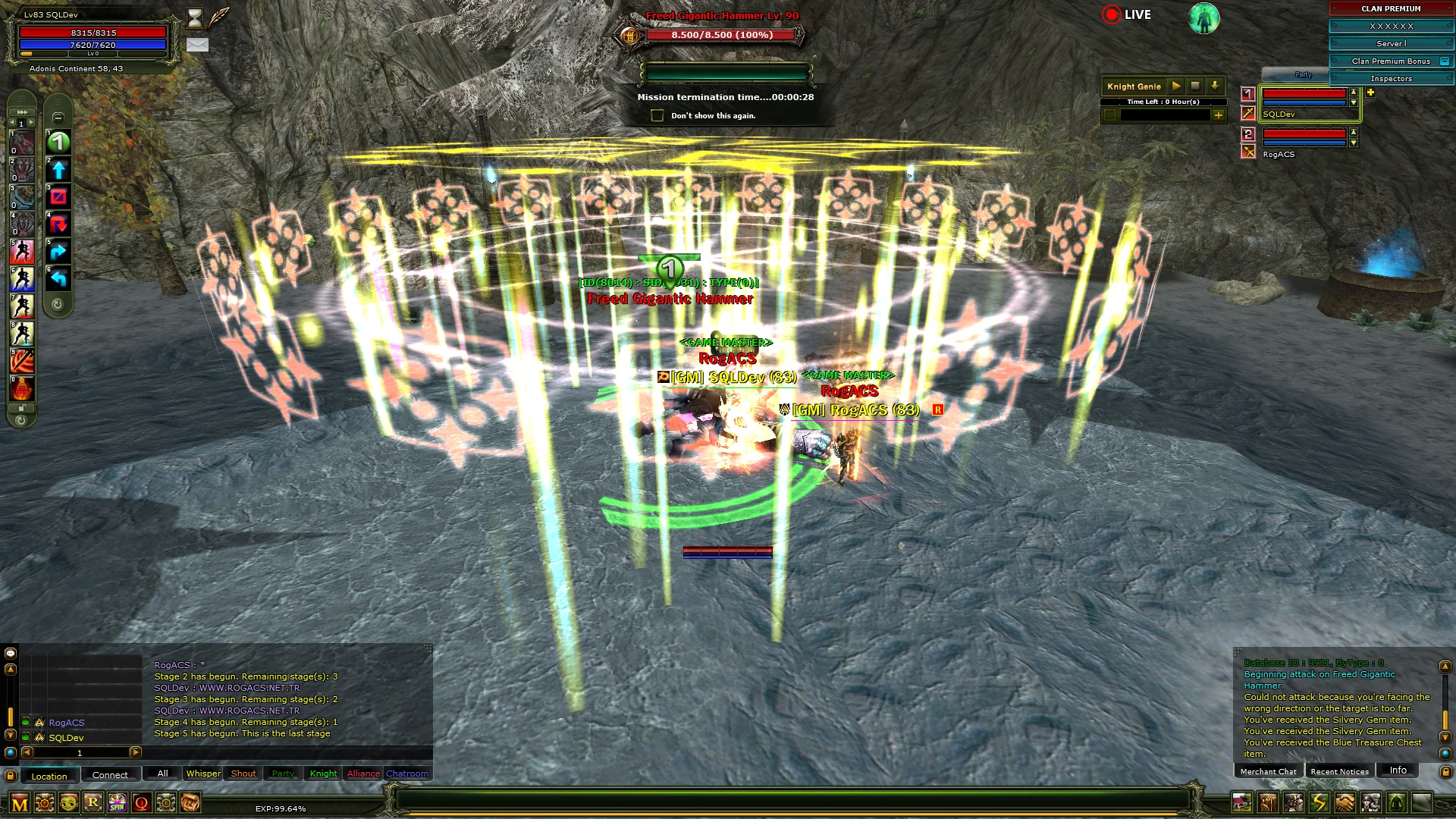Image resolution: width=1456 pixels, height=819 pixels.
Task: Stop the Knight Genie
Action: coord(1195,86)
